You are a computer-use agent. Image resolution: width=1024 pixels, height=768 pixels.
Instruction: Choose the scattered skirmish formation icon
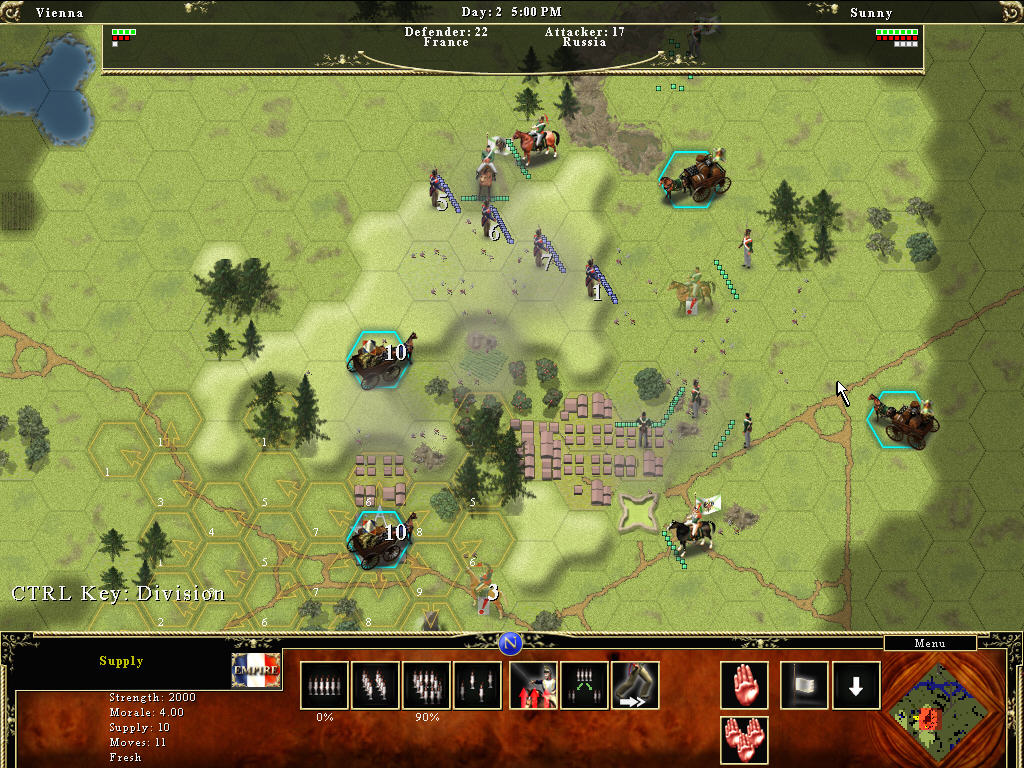point(477,685)
